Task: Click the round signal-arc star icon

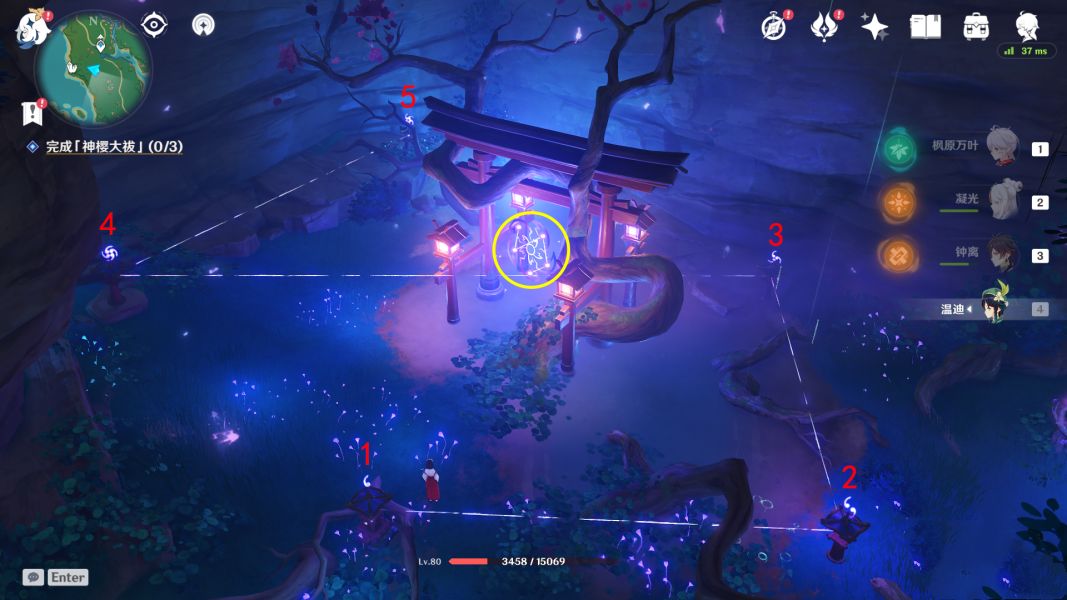Action: (203, 25)
